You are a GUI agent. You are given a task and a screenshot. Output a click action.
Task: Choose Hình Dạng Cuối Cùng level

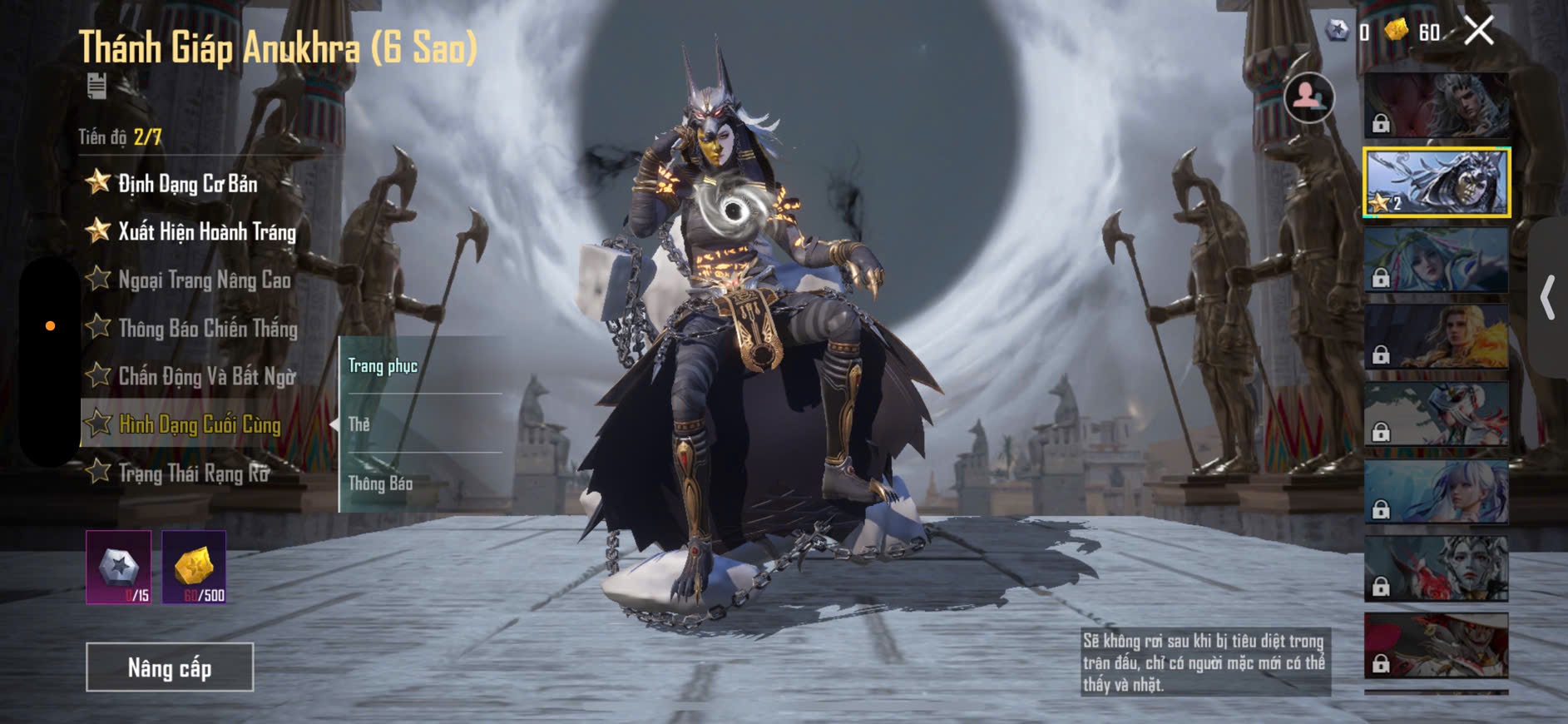coord(200,424)
